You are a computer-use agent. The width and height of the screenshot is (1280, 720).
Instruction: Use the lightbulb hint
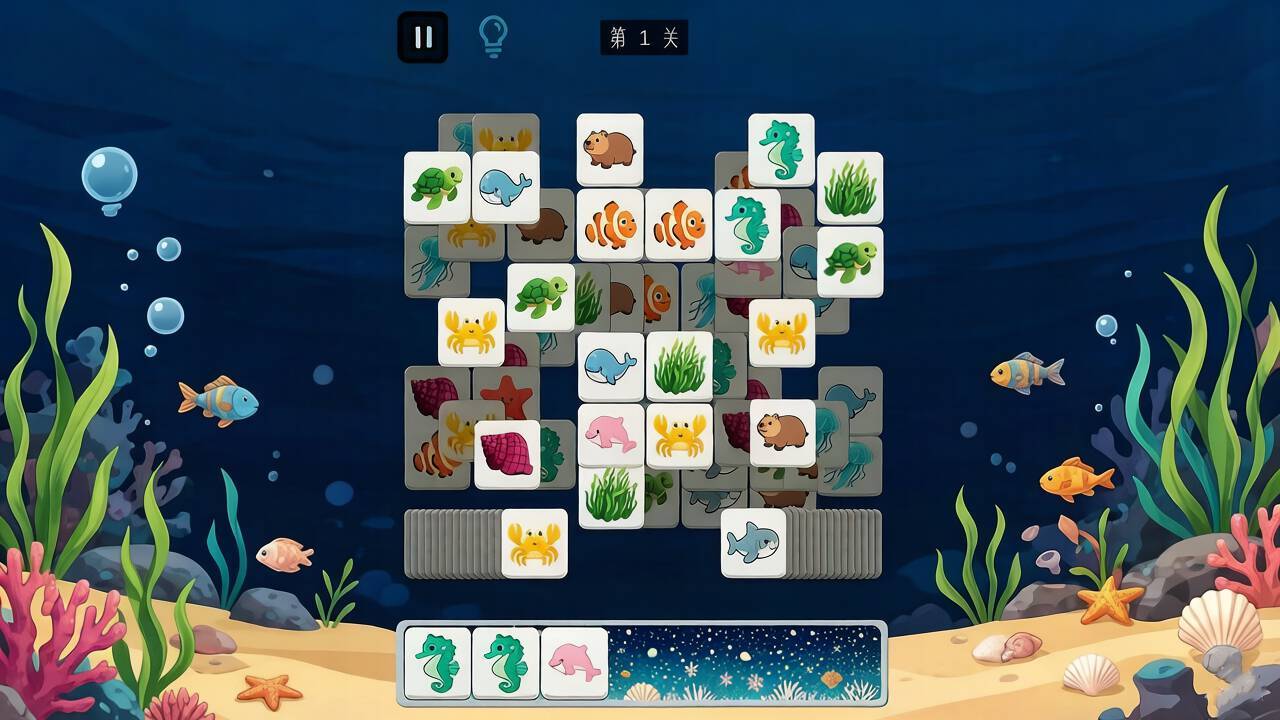[x=493, y=37]
